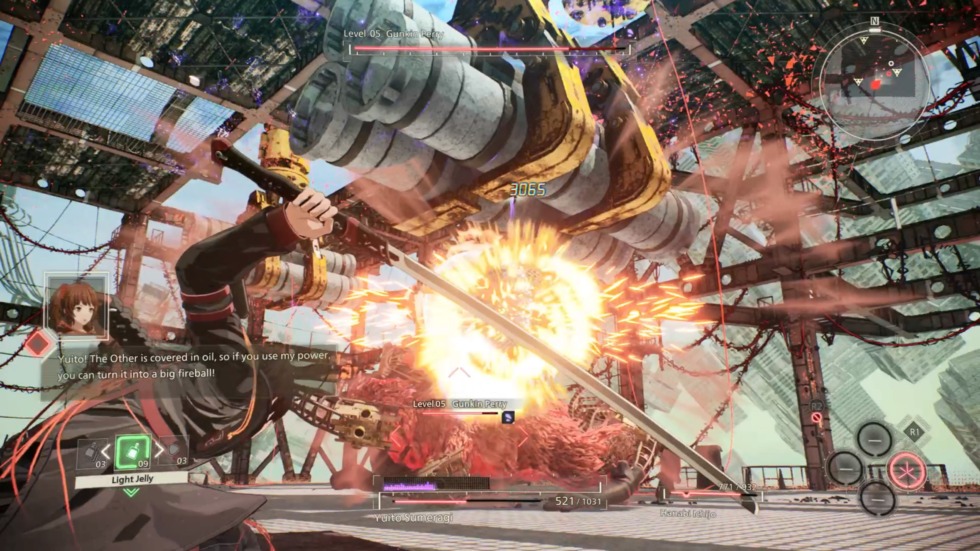Screen dimensions: 980x551
Task: Cycle to the previous item with left arrow
Action: 105,453
